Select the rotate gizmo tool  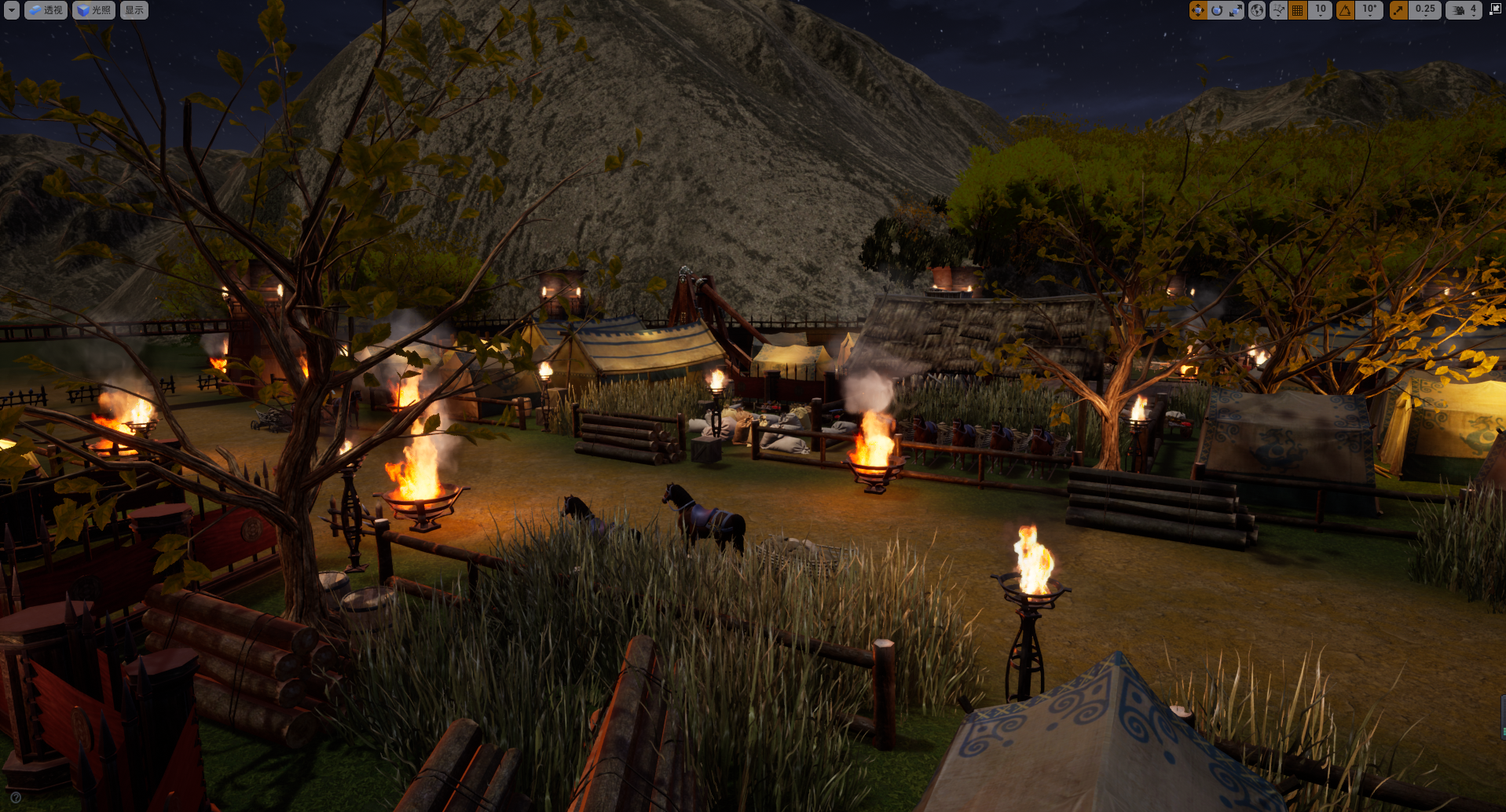(x=1217, y=10)
